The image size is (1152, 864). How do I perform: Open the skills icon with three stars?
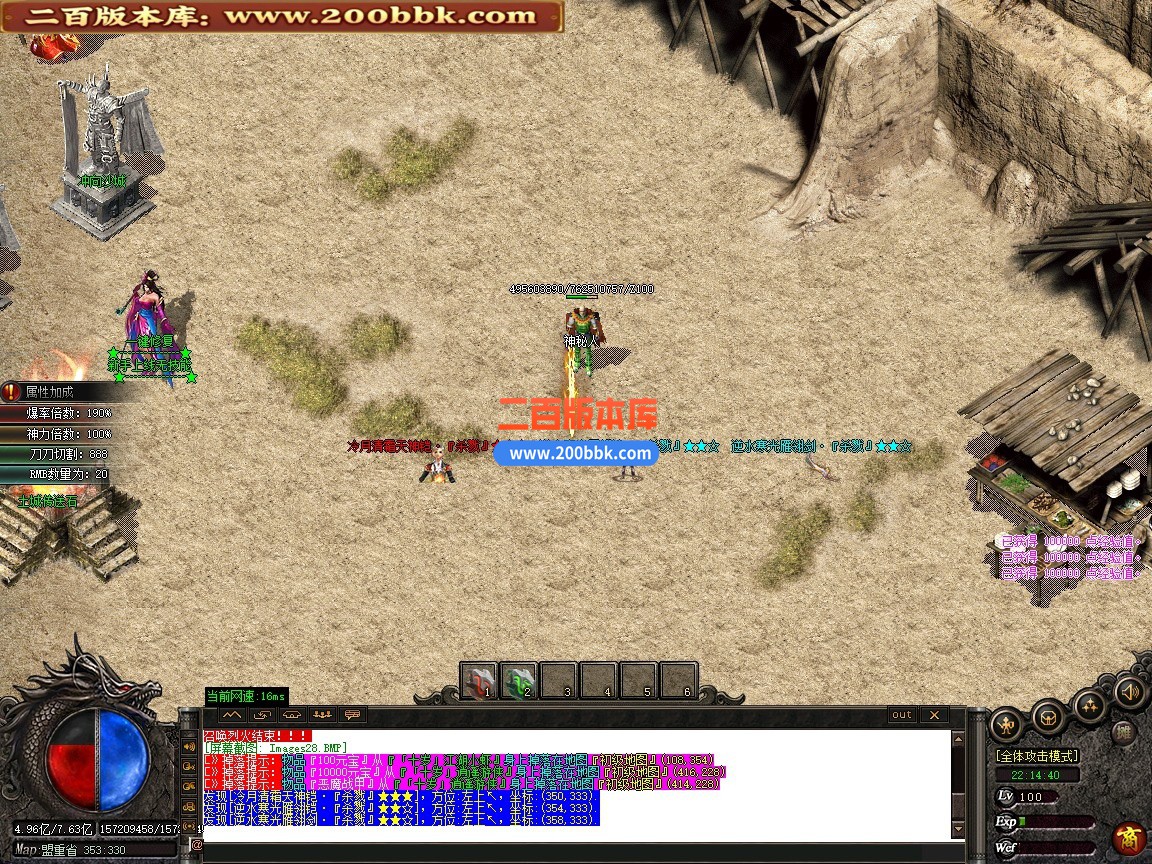(1090, 706)
